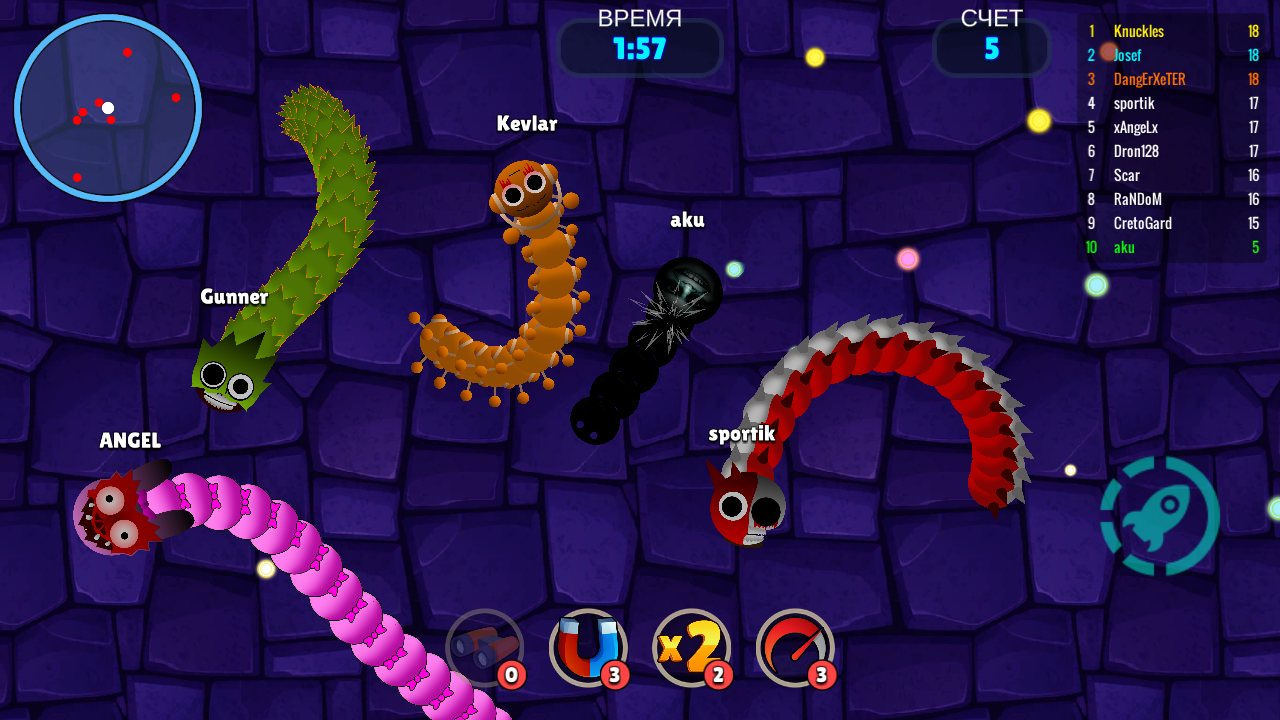Viewport: 1280px width, 720px height.
Task: Click sportik's name in the leaderboard
Action: click(x=1134, y=103)
